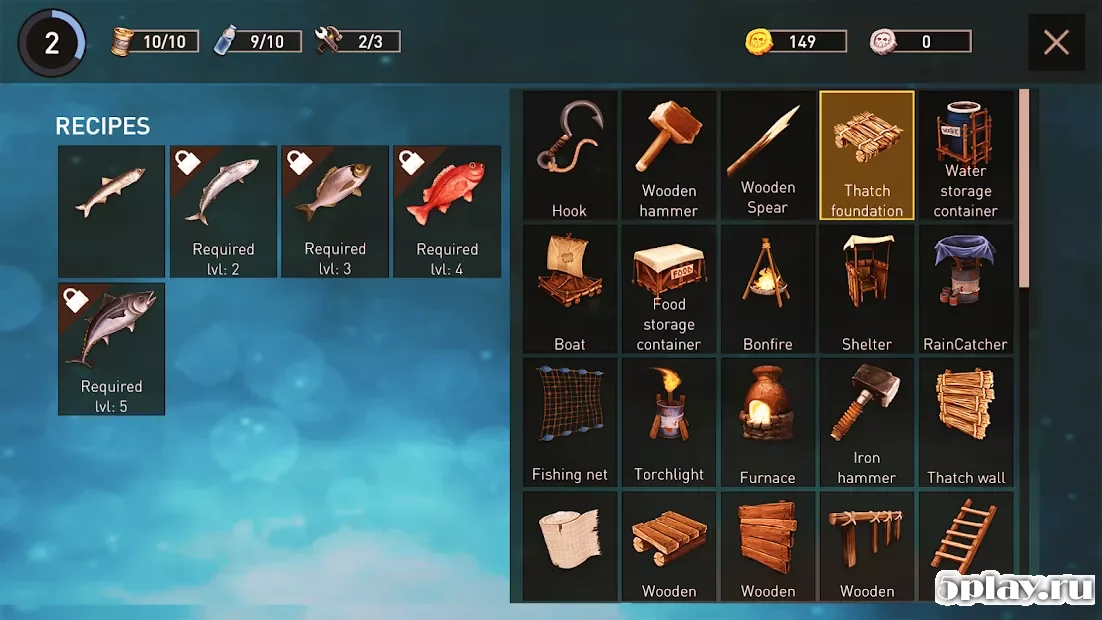Choose the Thatch wall tile
This screenshot has height=620, width=1102.
coord(966,423)
